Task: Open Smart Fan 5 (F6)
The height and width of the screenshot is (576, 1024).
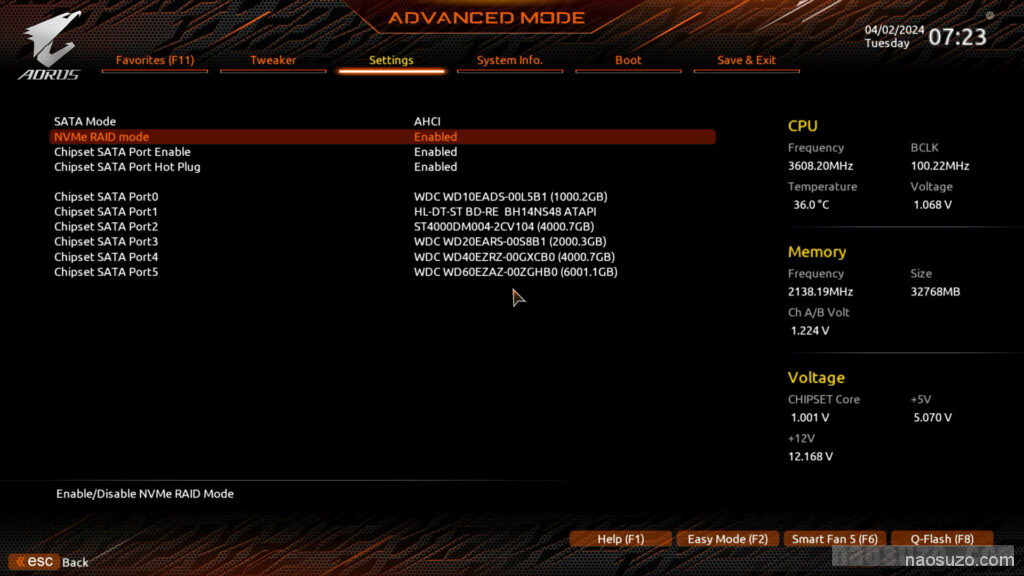Action: point(834,539)
